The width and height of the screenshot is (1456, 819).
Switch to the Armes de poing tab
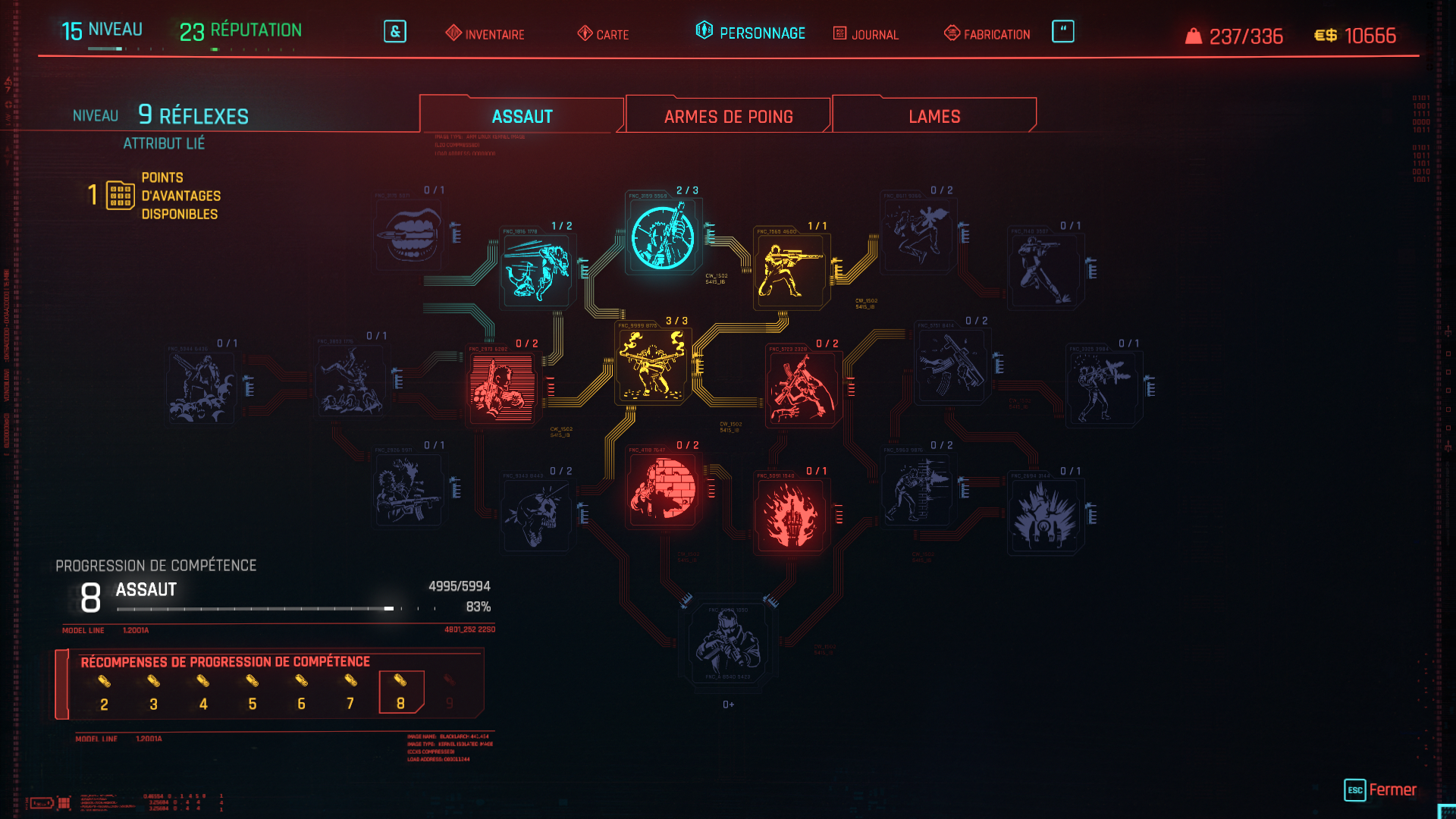(x=728, y=116)
